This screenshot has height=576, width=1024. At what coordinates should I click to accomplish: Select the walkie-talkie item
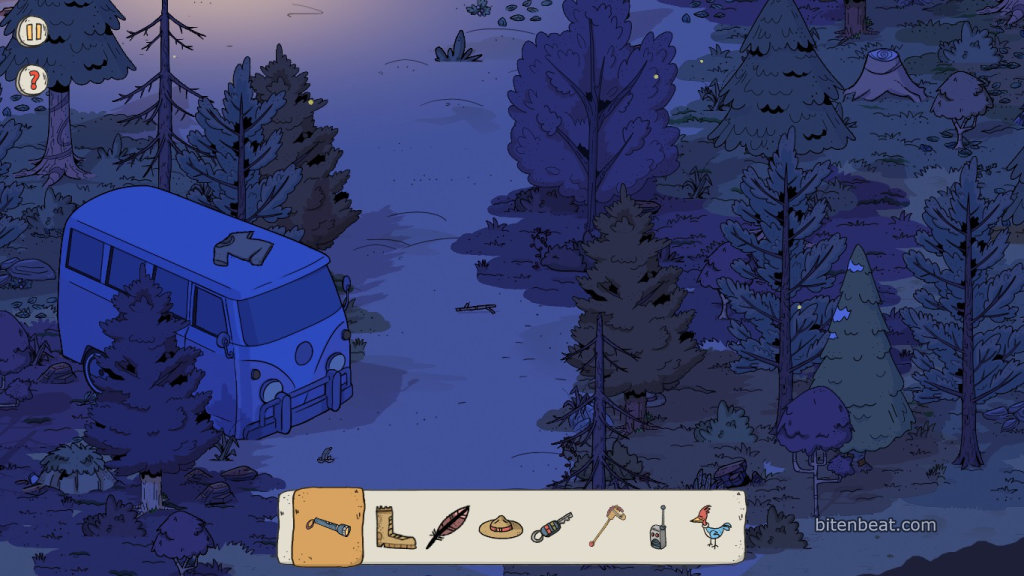click(658, 527)
